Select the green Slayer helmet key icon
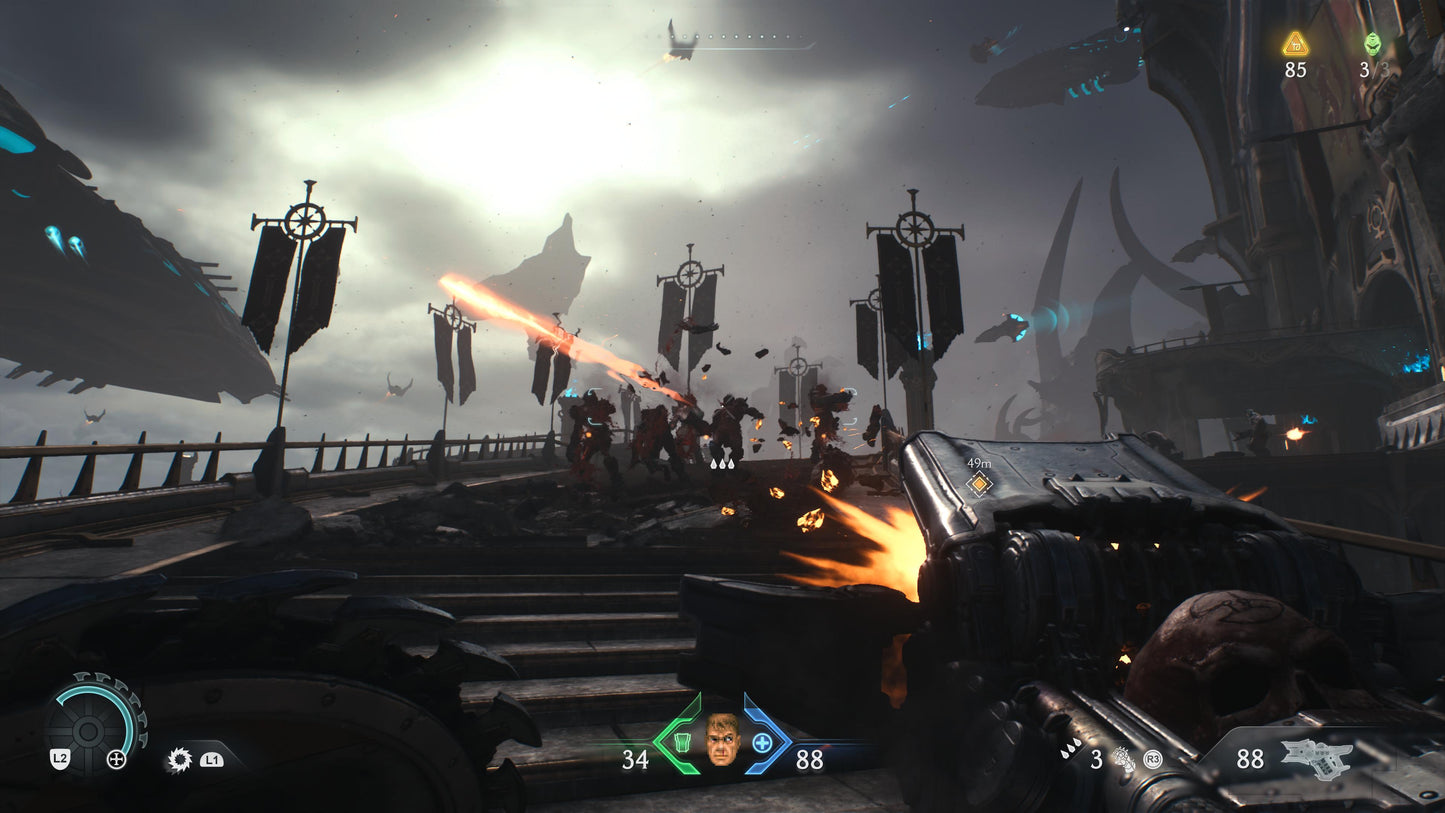 (1373, 45)
